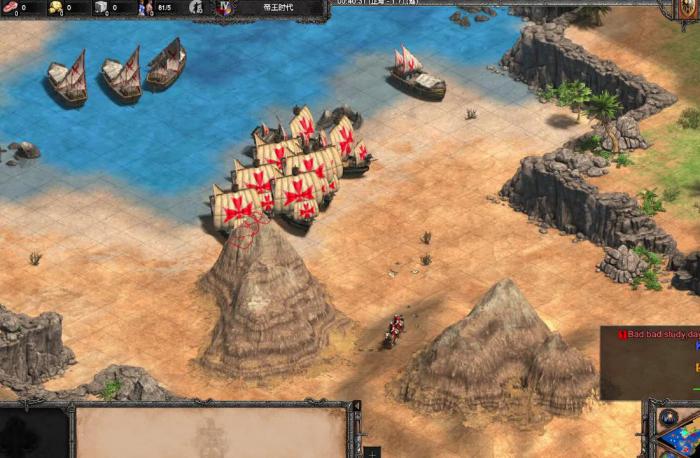The image size is (700, 458).
Task: Open the tech tree via the civilization emblem
Action: click(x=224, y=8)
